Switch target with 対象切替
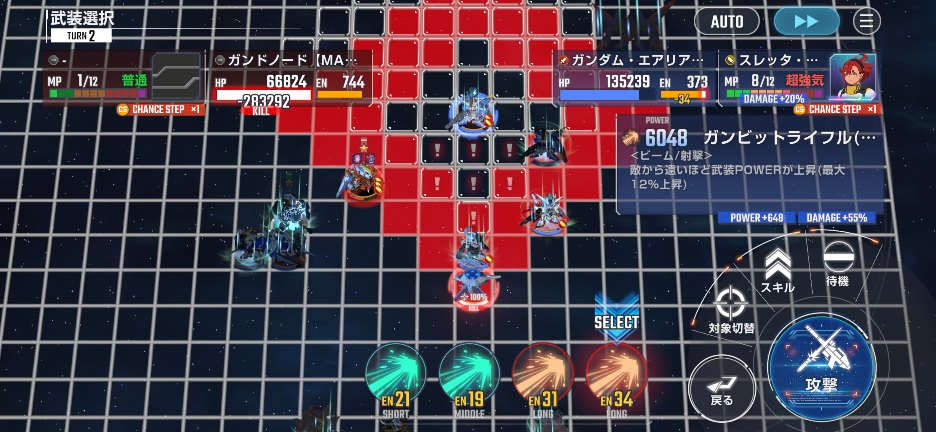Image resolution: width=936 pixels, height=432 pixels. tap(731, 310)
